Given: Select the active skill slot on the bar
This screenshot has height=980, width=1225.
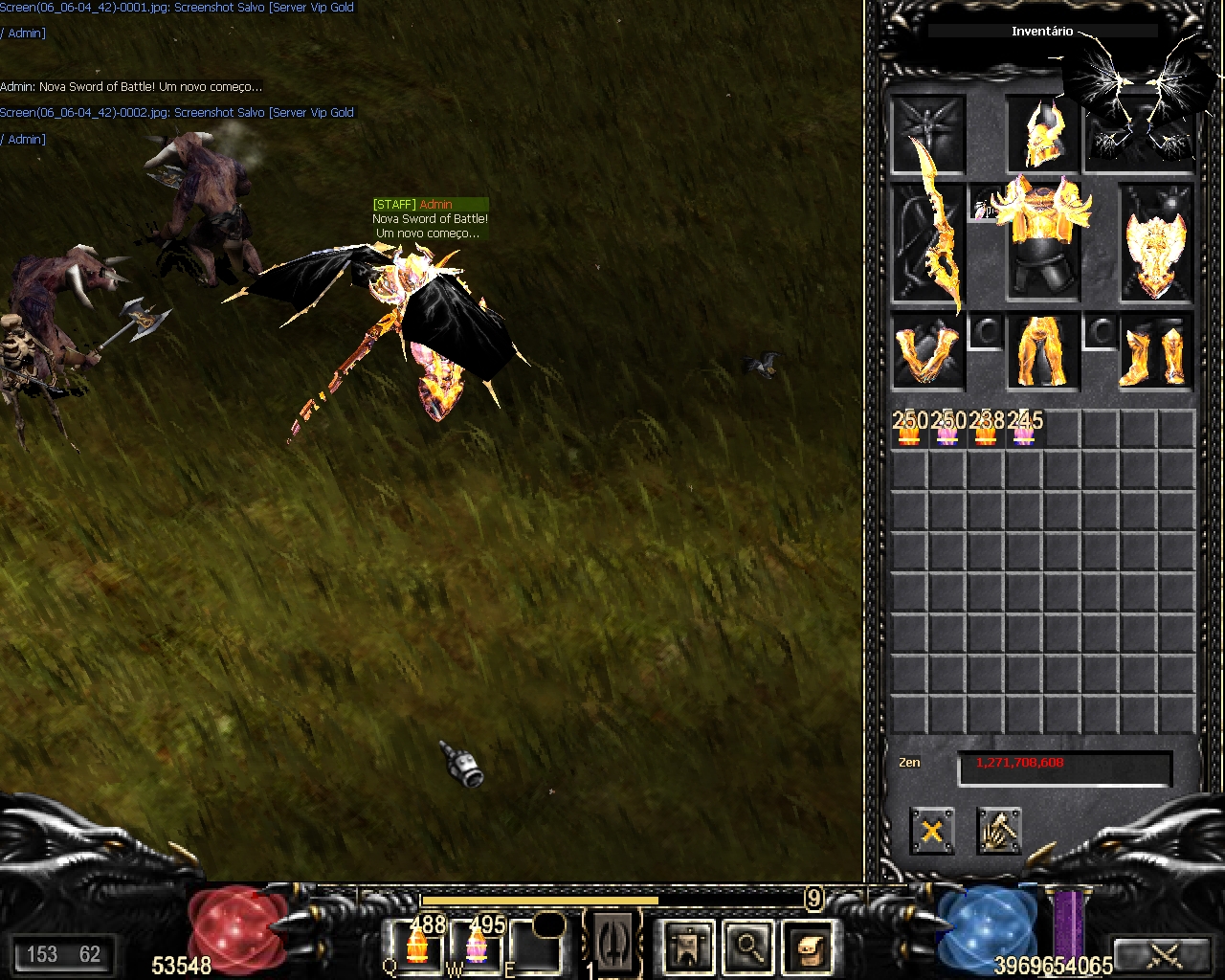Looking at the screenshot, I should [x=612, y=943].
